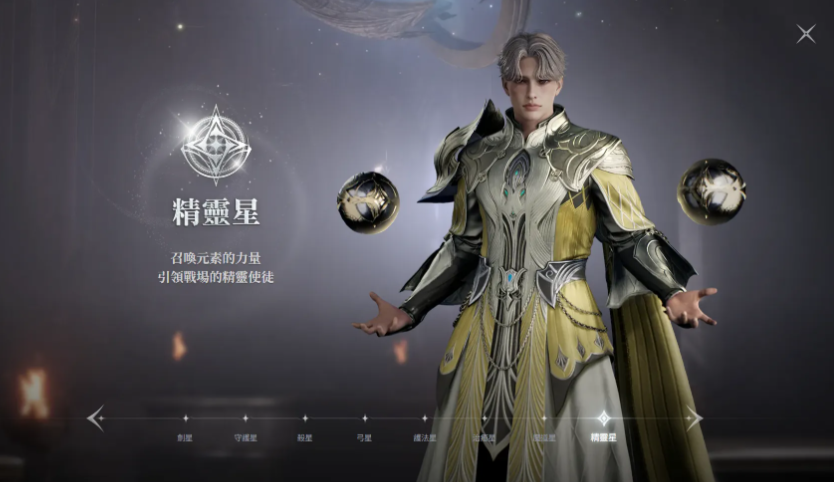Close the class preview screen
This screenshot has height=482, width=834.
tap(805, 34)
